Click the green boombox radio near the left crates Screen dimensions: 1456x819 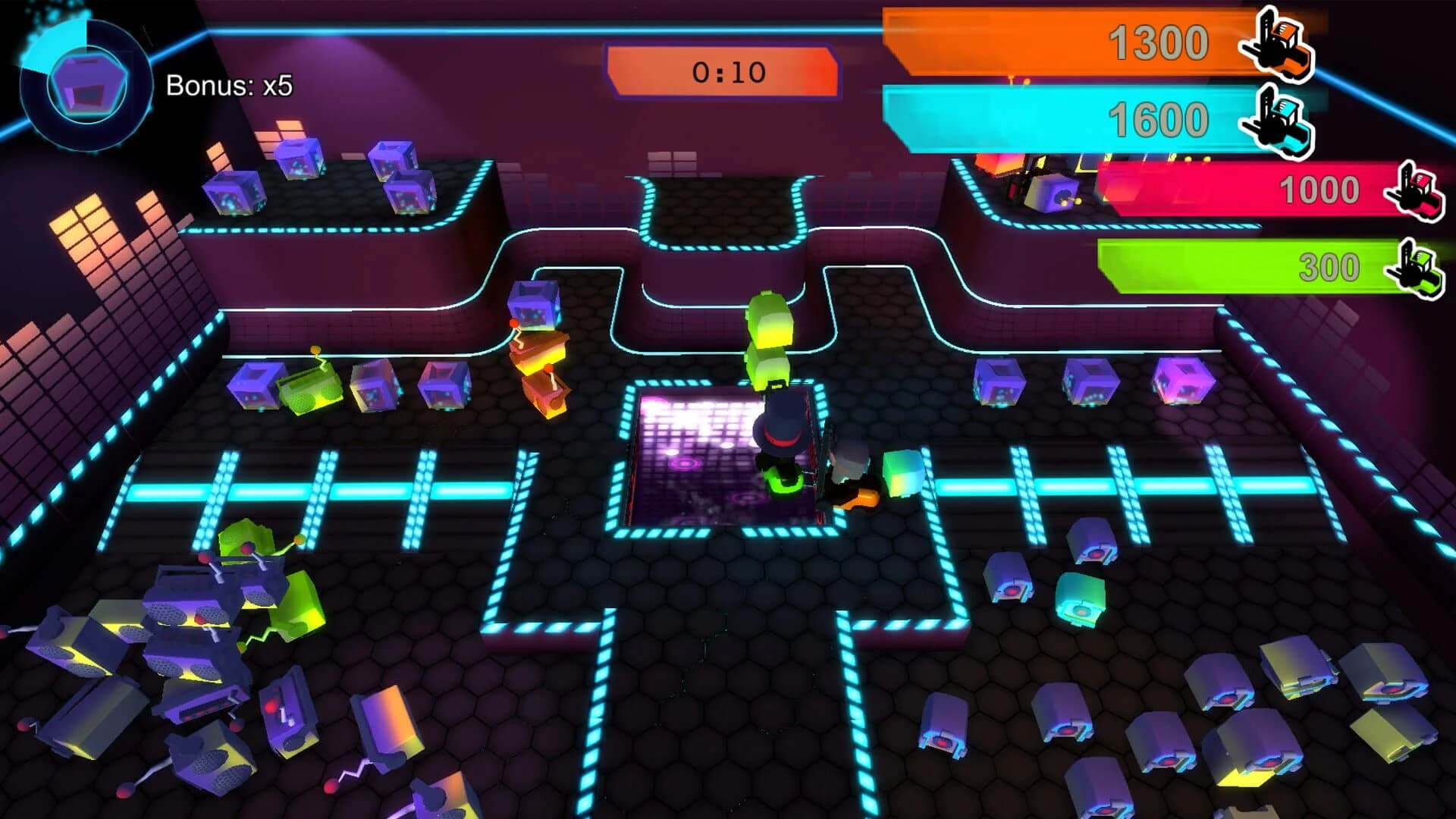pos(309,388)
